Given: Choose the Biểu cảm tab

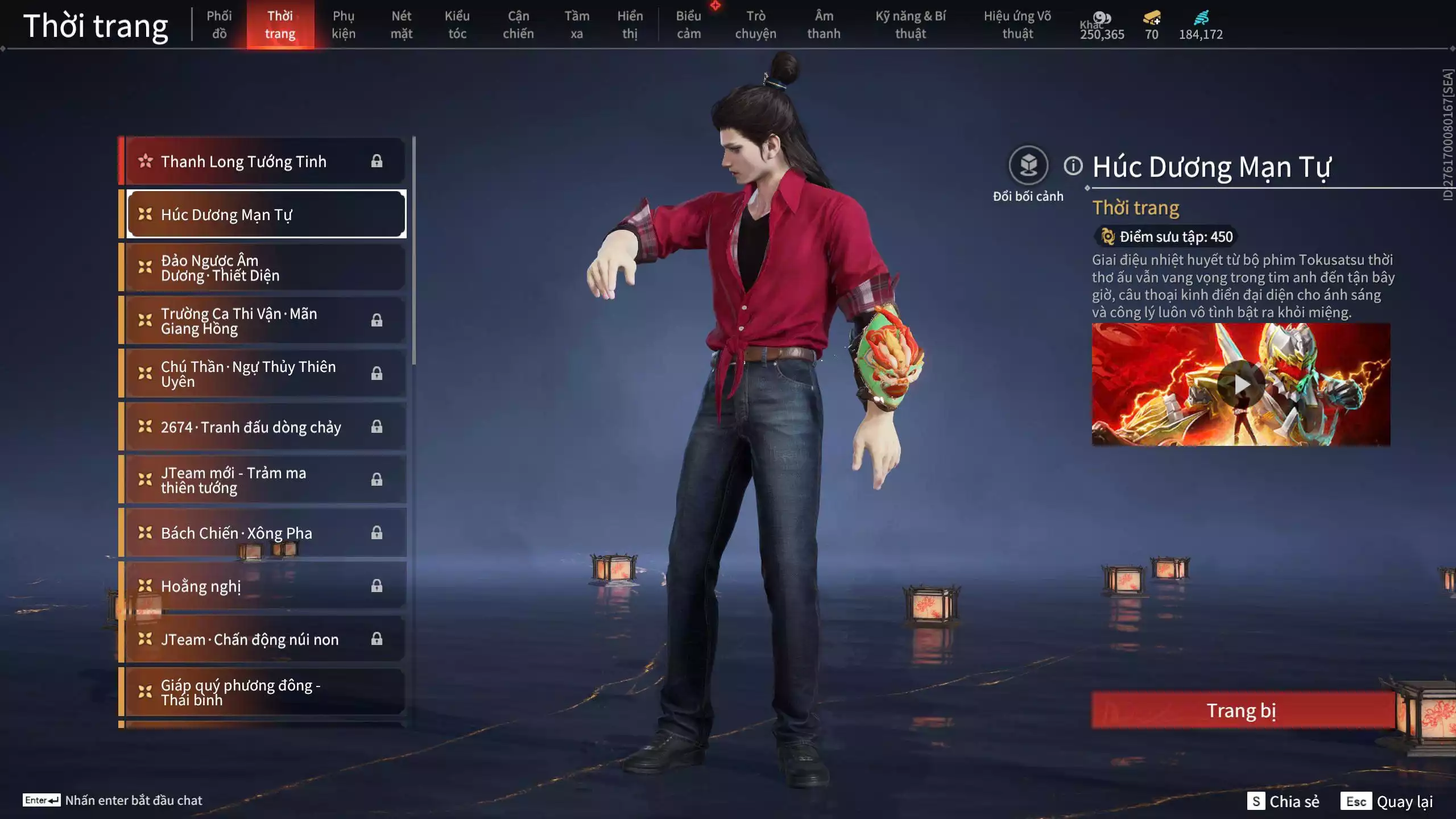Looking at the screenshot, I should tap(688, 24).
